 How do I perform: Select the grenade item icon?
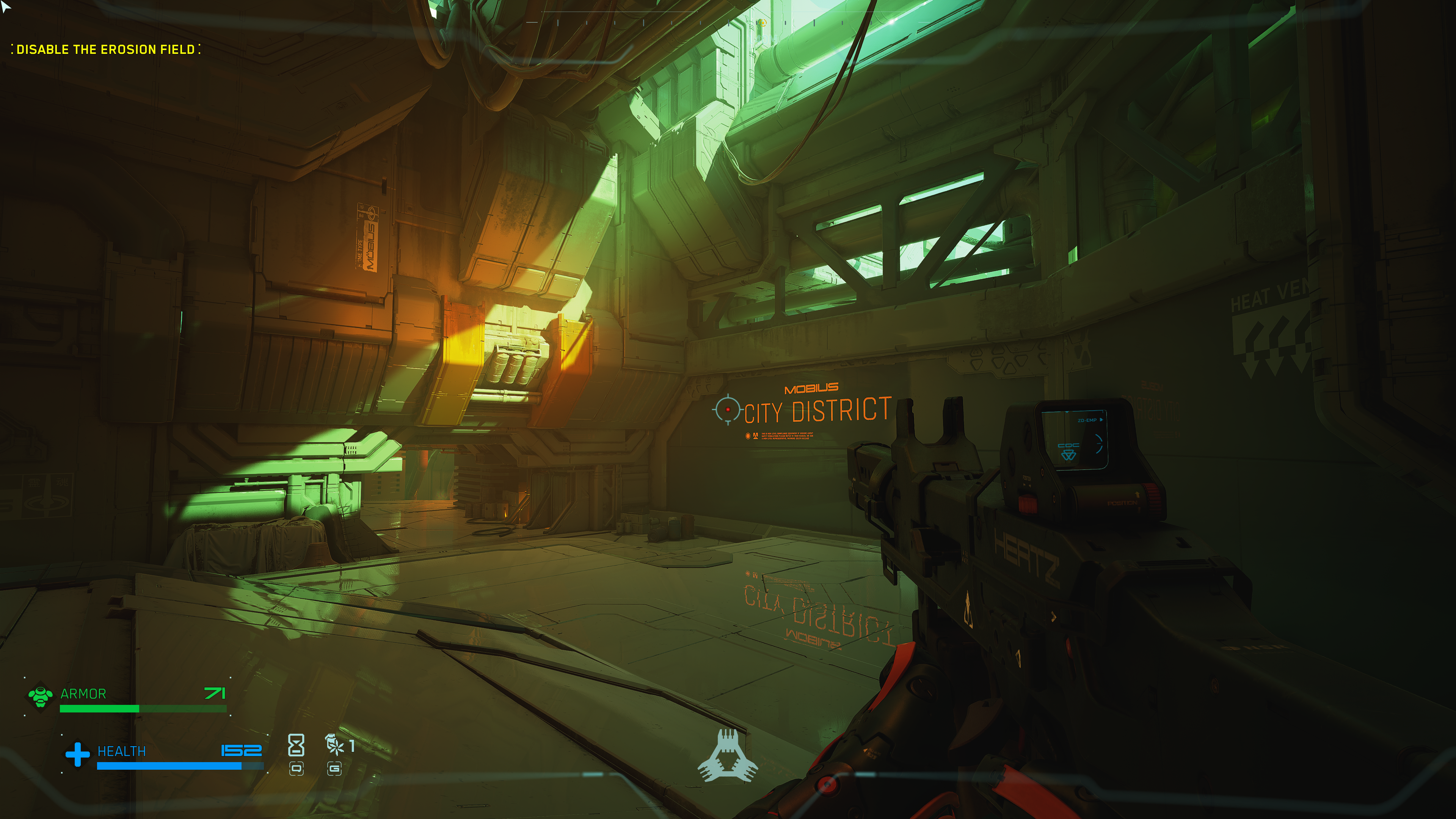(334, 745)
